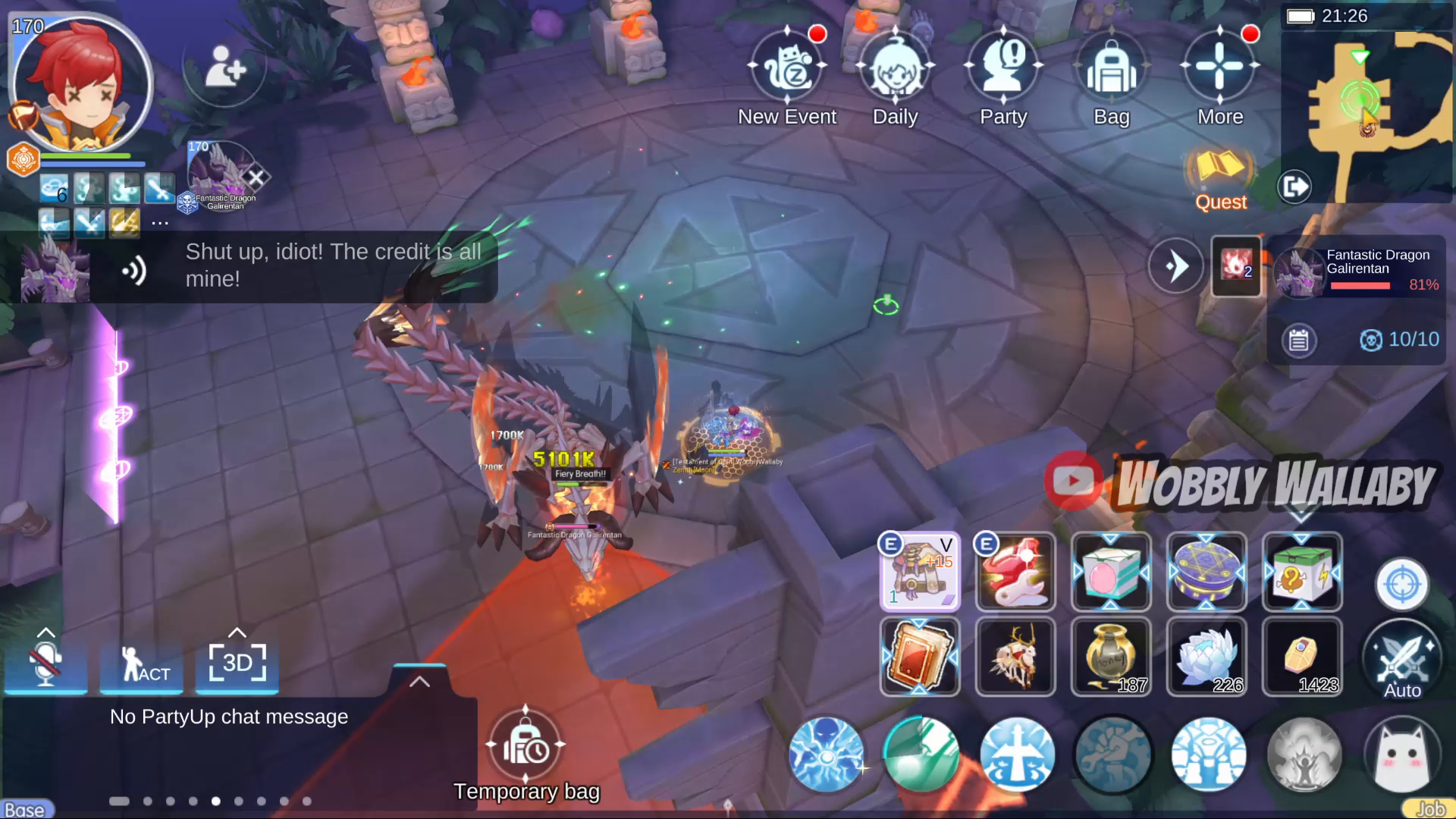Screen dimensions: 1456x819
Task: Open the Daily rewards icon
Action: point(896,68)
